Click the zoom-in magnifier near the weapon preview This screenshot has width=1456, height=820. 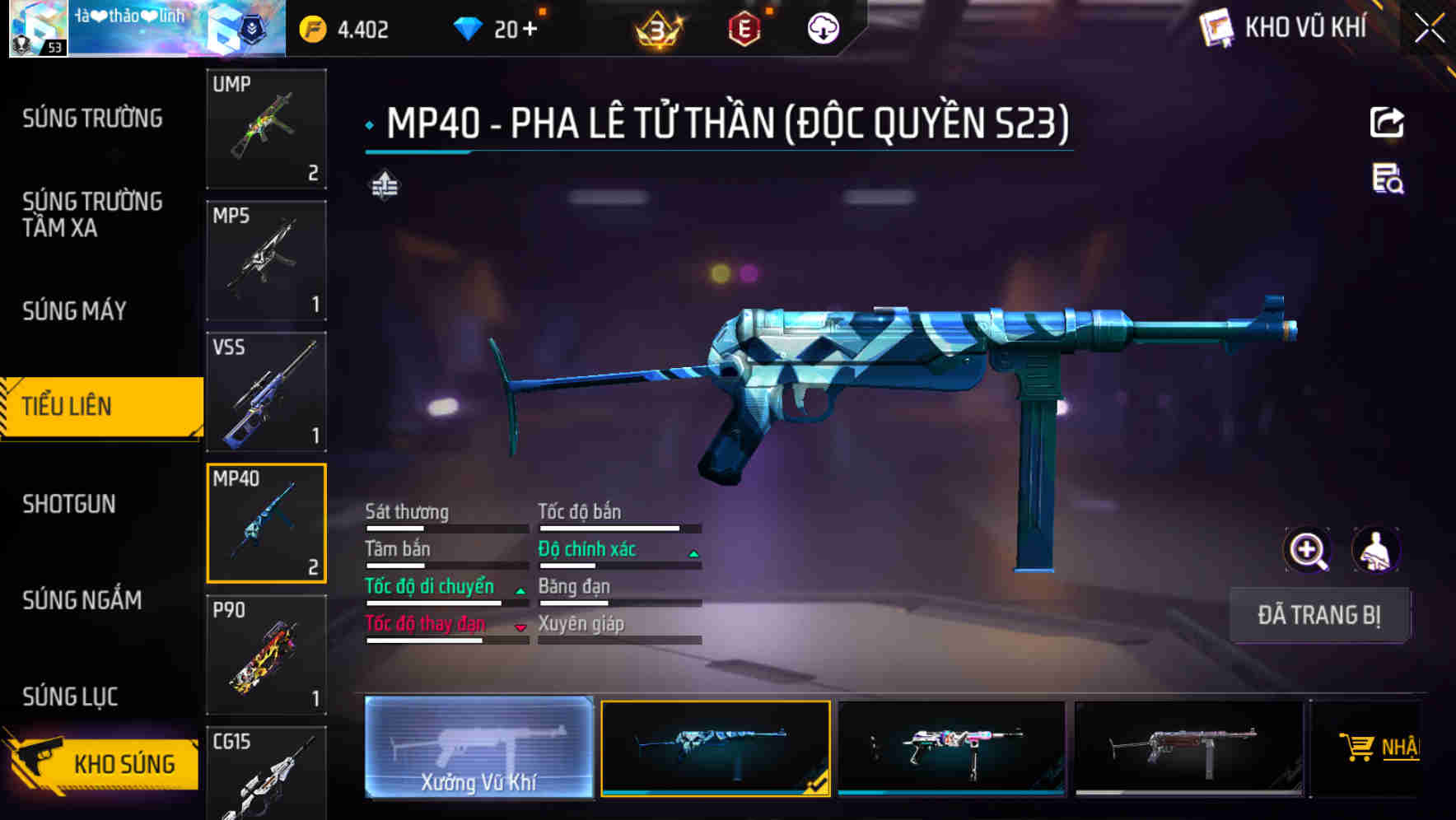coord(1306,549)
